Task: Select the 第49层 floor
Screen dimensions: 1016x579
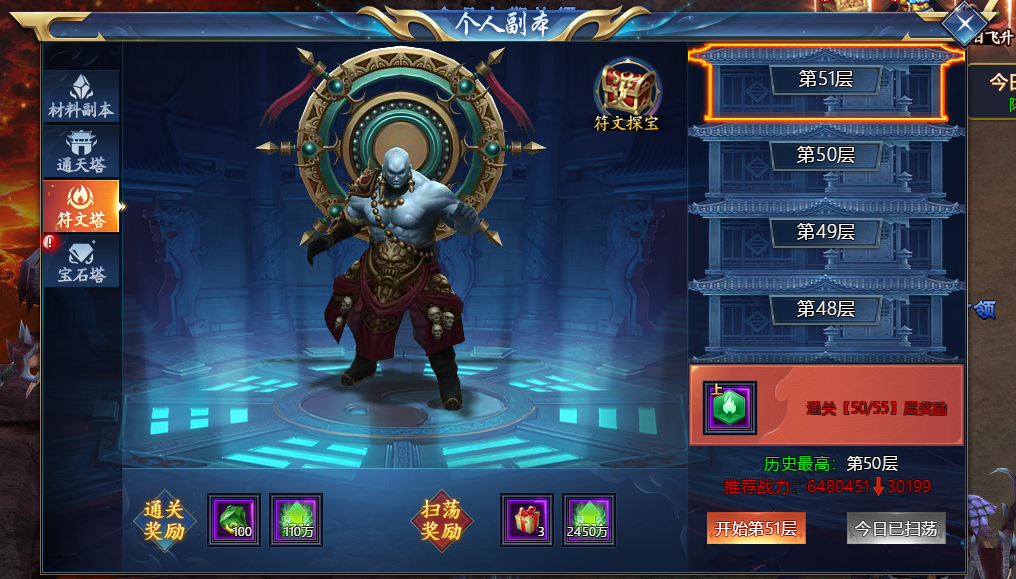Action: click(825, 232)
